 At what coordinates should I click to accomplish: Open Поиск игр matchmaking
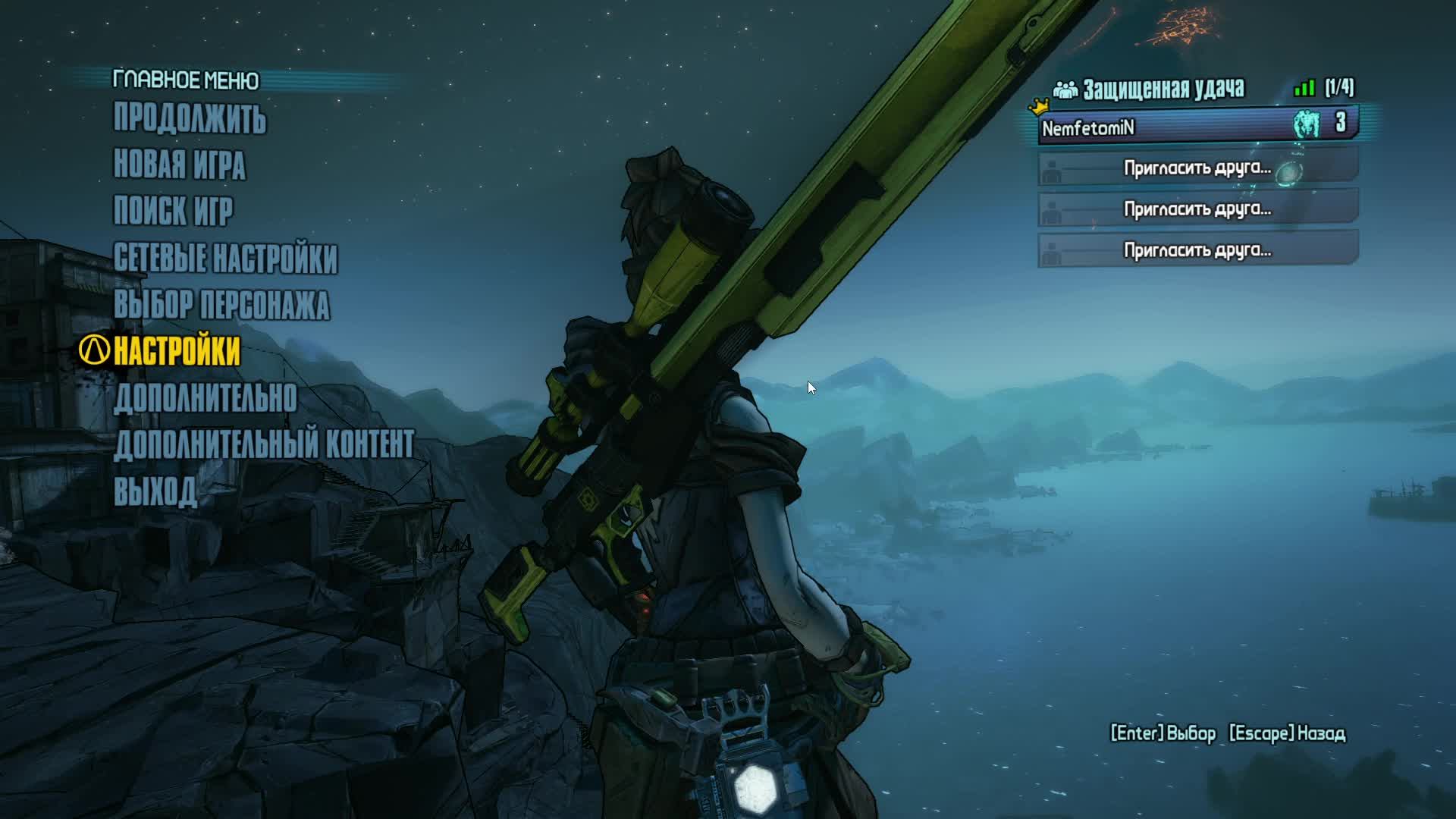point(173,212)
